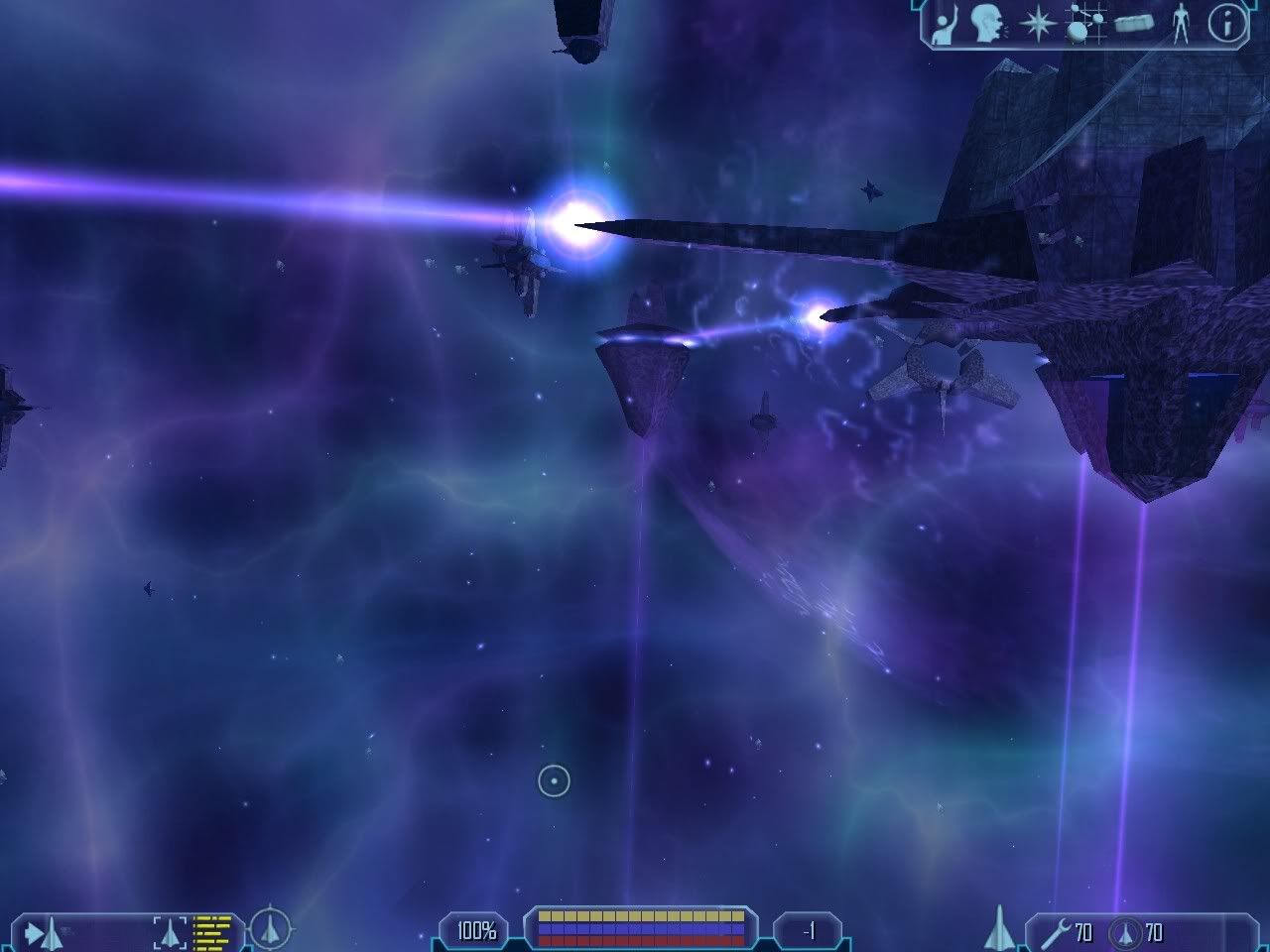Activate the circled ship formation icon
Image resolution: width=1270 pixels, height=952 pixels.
click(270, 930)
